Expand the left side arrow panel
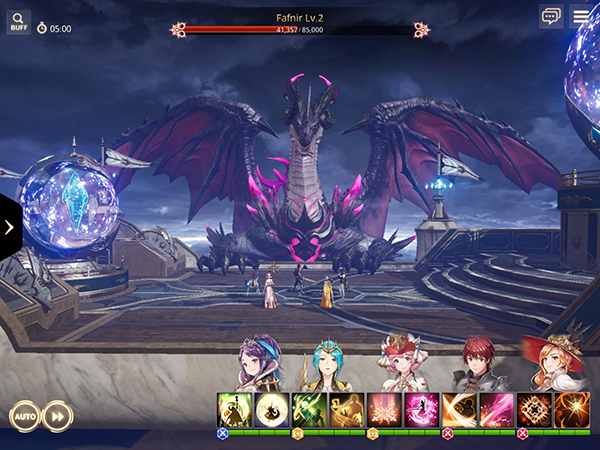The width and height of the screenshot is (600, 450). coord(10,227)
